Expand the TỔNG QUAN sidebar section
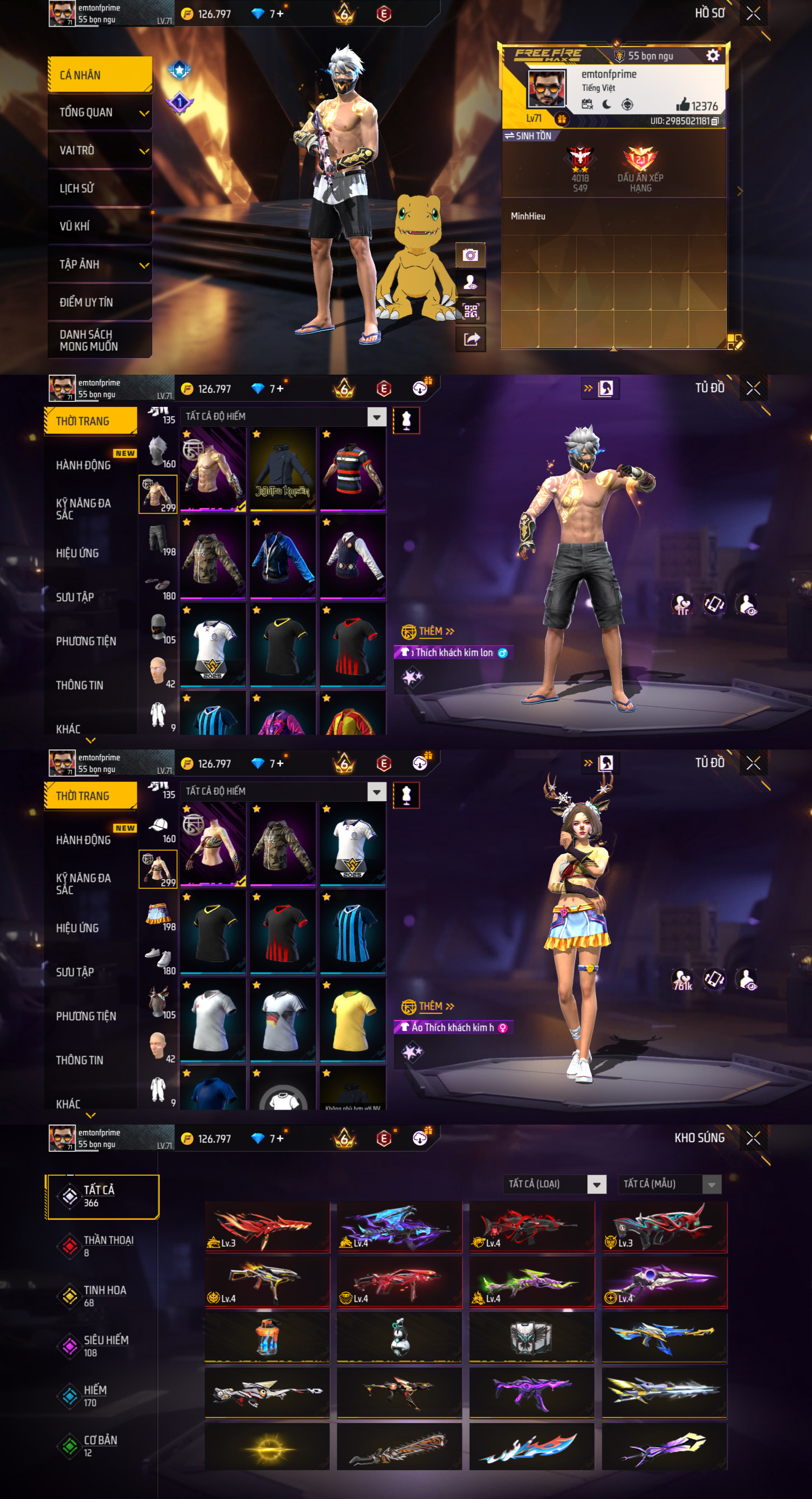The image size is (812, 1499). (99, 113)
